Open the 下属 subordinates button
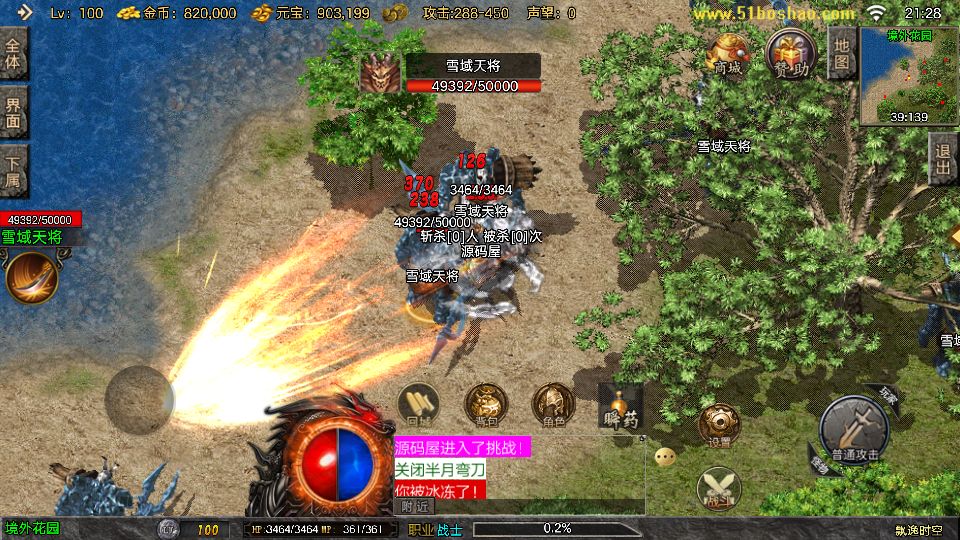This screenshot has width=960, height=540. pyautogui.click(x=14, y=171)
